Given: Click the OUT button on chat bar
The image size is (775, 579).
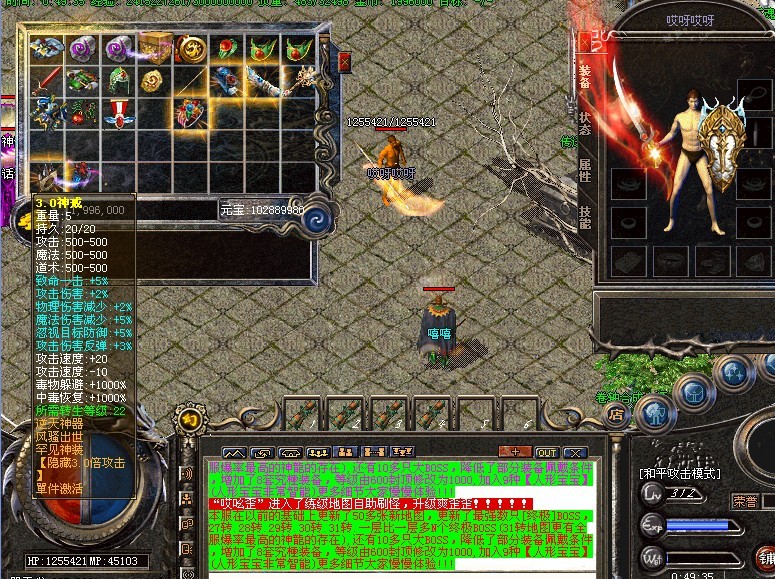Looking at the screenshot, I should 546,452.
